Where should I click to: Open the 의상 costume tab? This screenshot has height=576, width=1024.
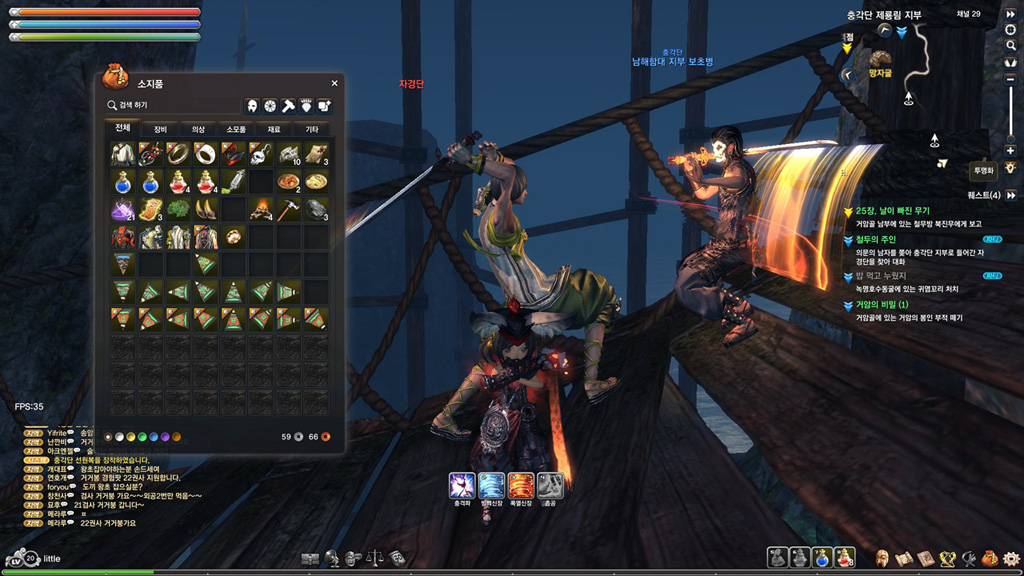click(x=198, y=129)
